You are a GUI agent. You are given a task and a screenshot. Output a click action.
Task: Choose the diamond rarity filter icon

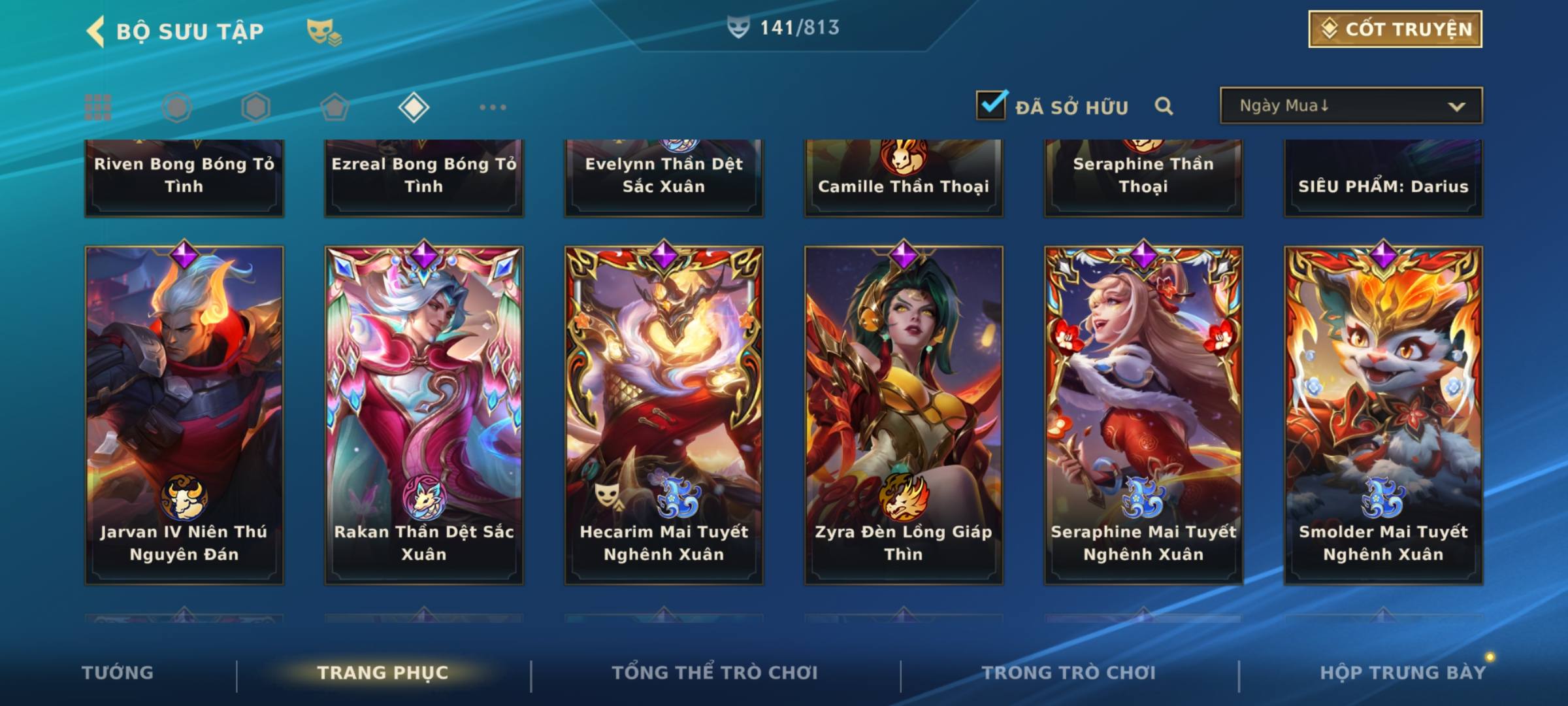[414, 107]
